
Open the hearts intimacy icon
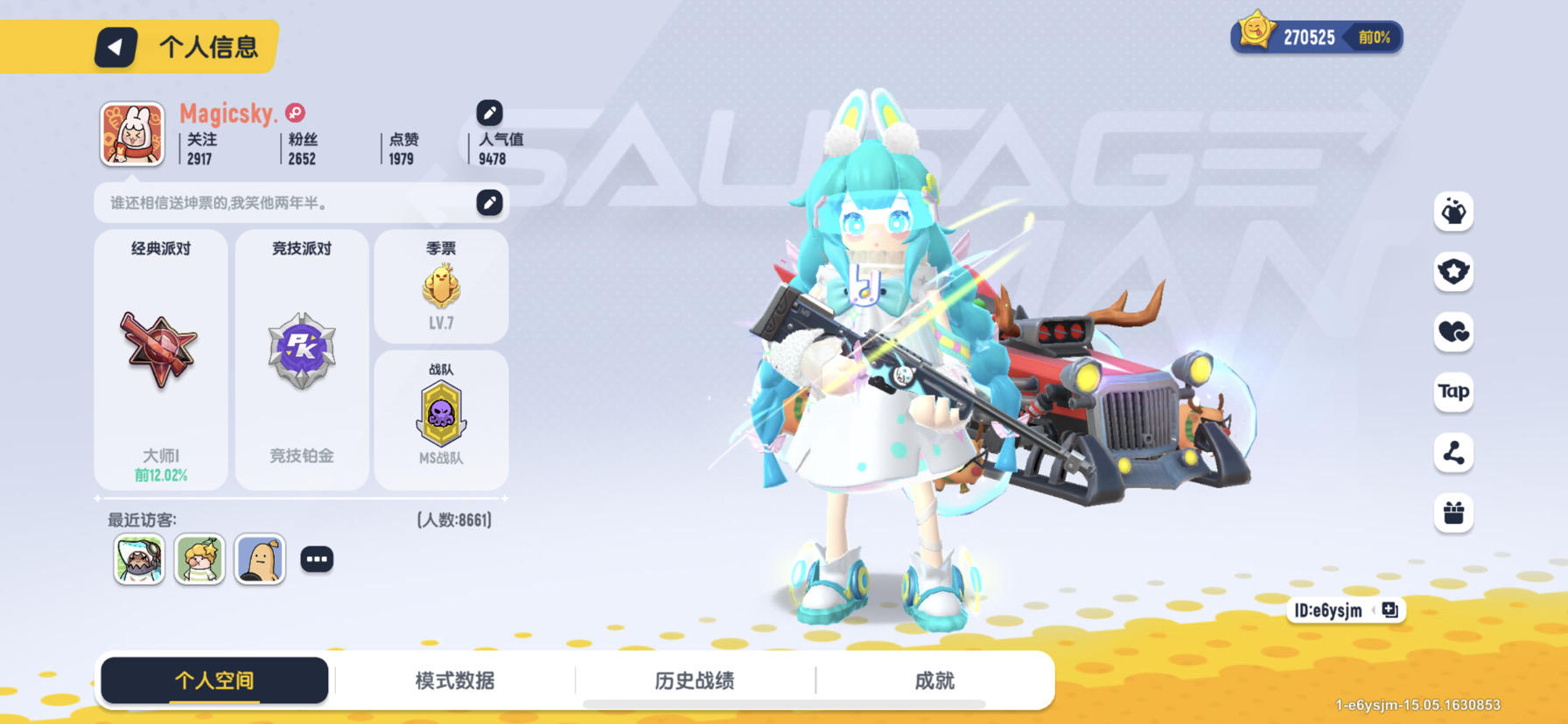(x=1452, y=333)
